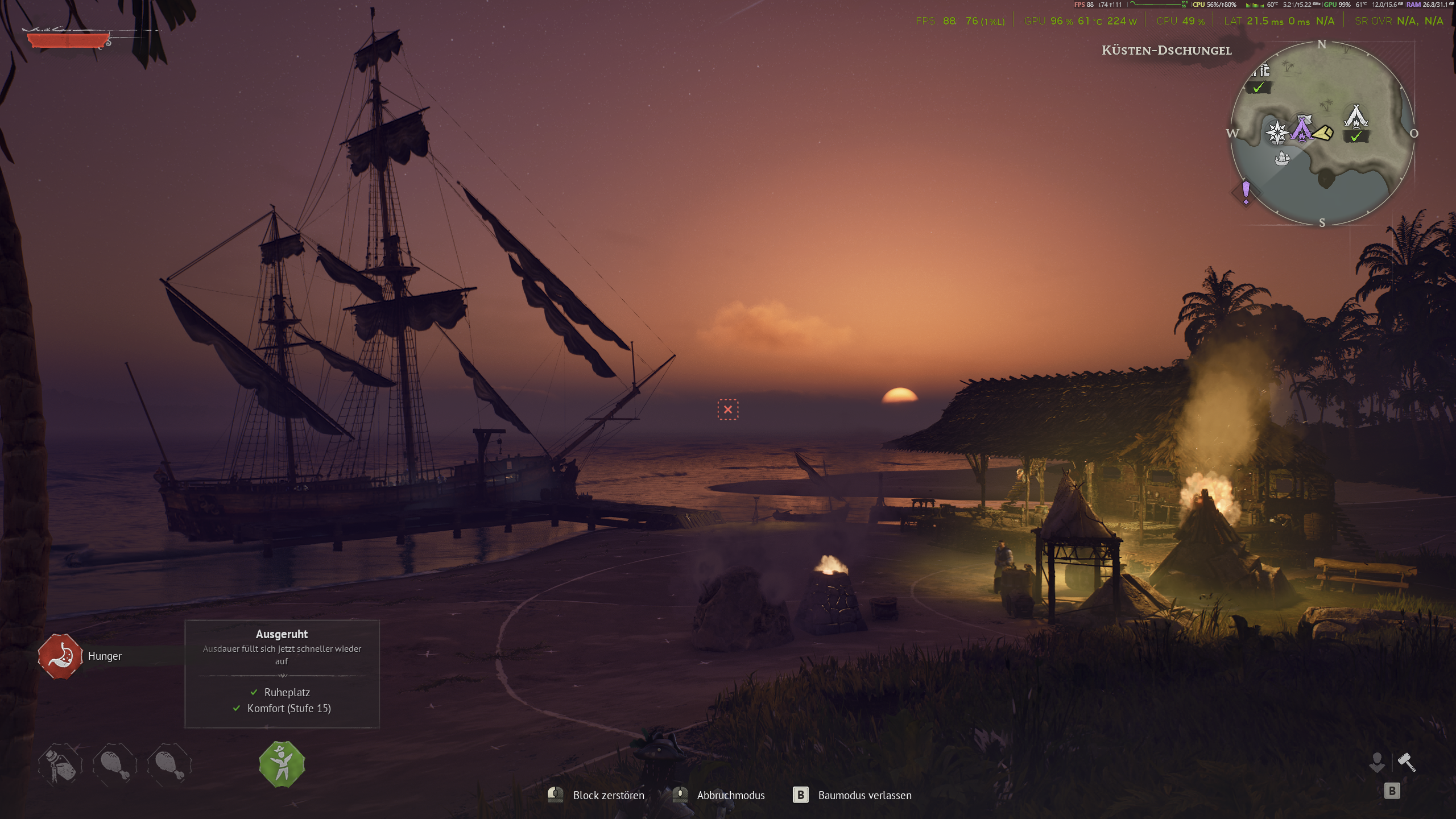
Task: Select the potion bottle buff slot
Action: (x=60, y=764)
